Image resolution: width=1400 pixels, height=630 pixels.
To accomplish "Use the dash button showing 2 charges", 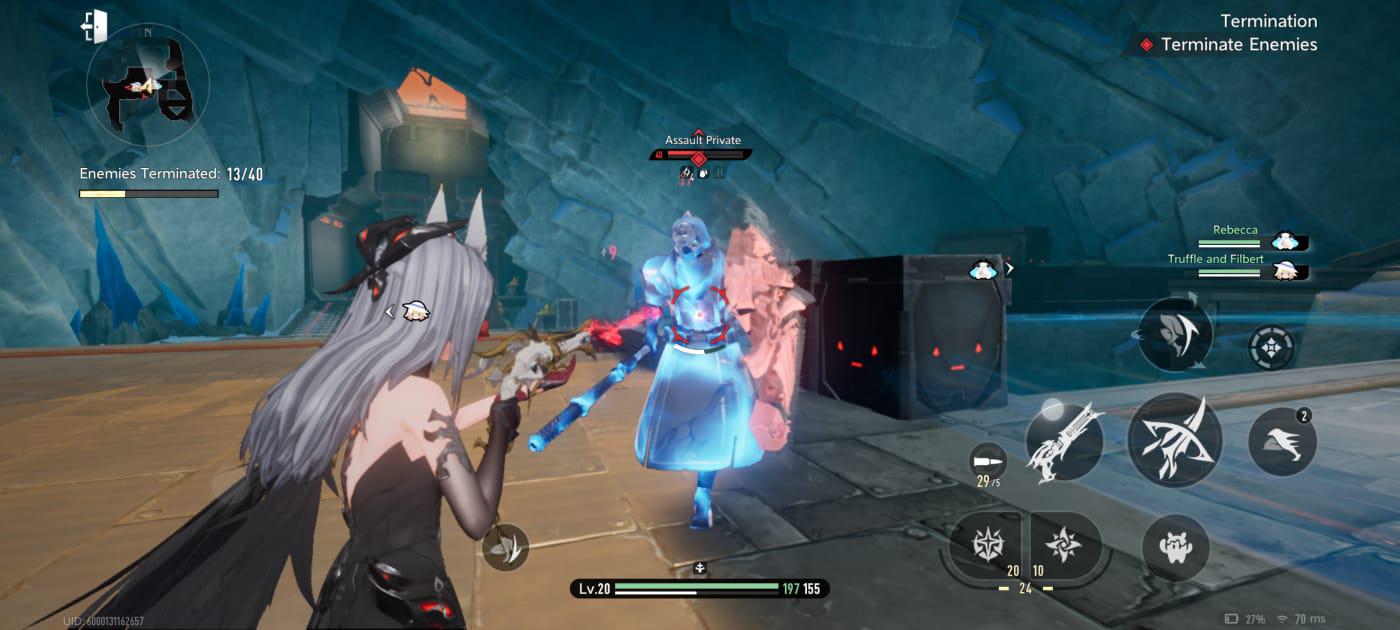I will [1282, 441].
